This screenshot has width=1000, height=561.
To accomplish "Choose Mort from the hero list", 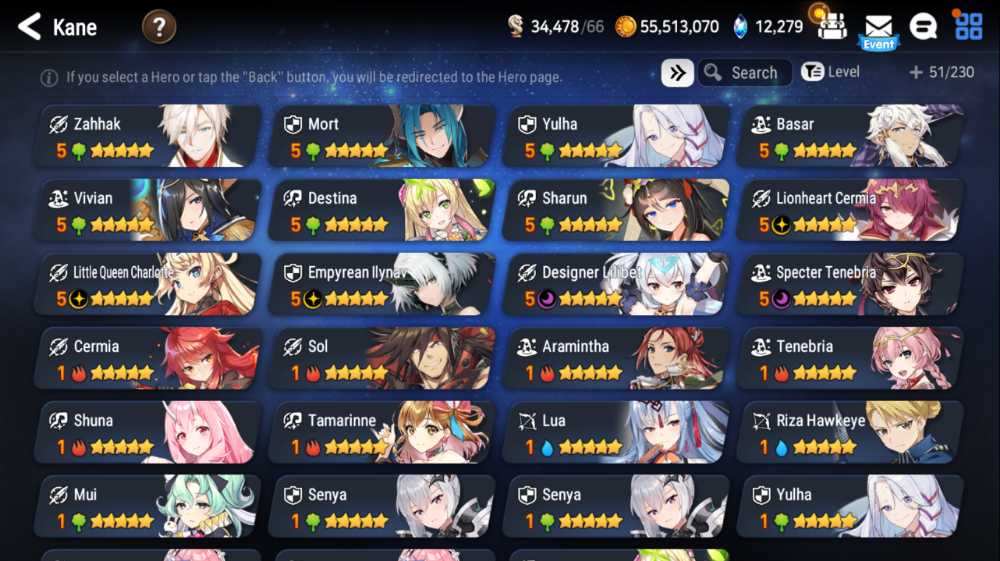I will coord(382,136).
